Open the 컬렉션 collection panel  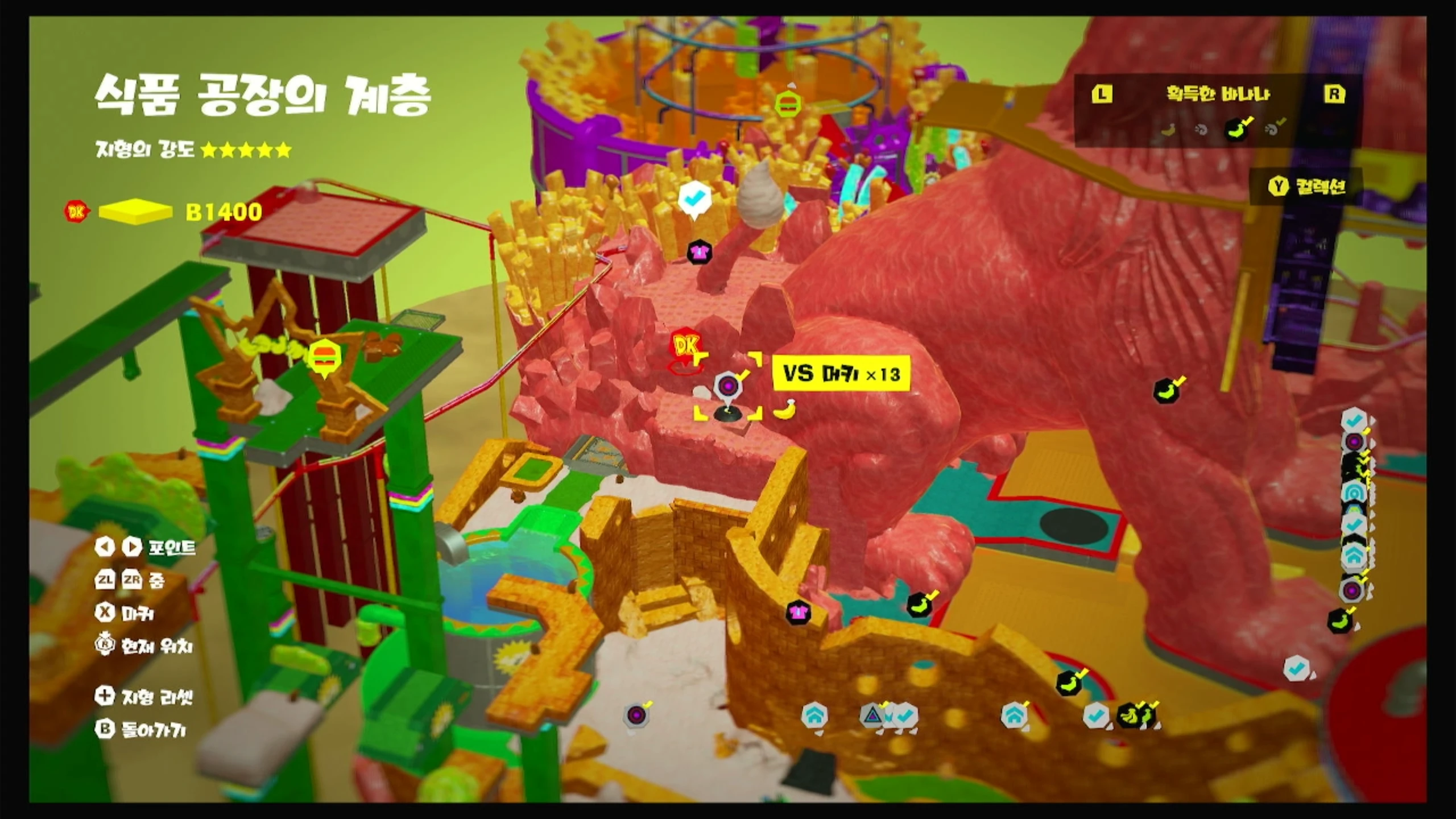tap(1308, 186)
